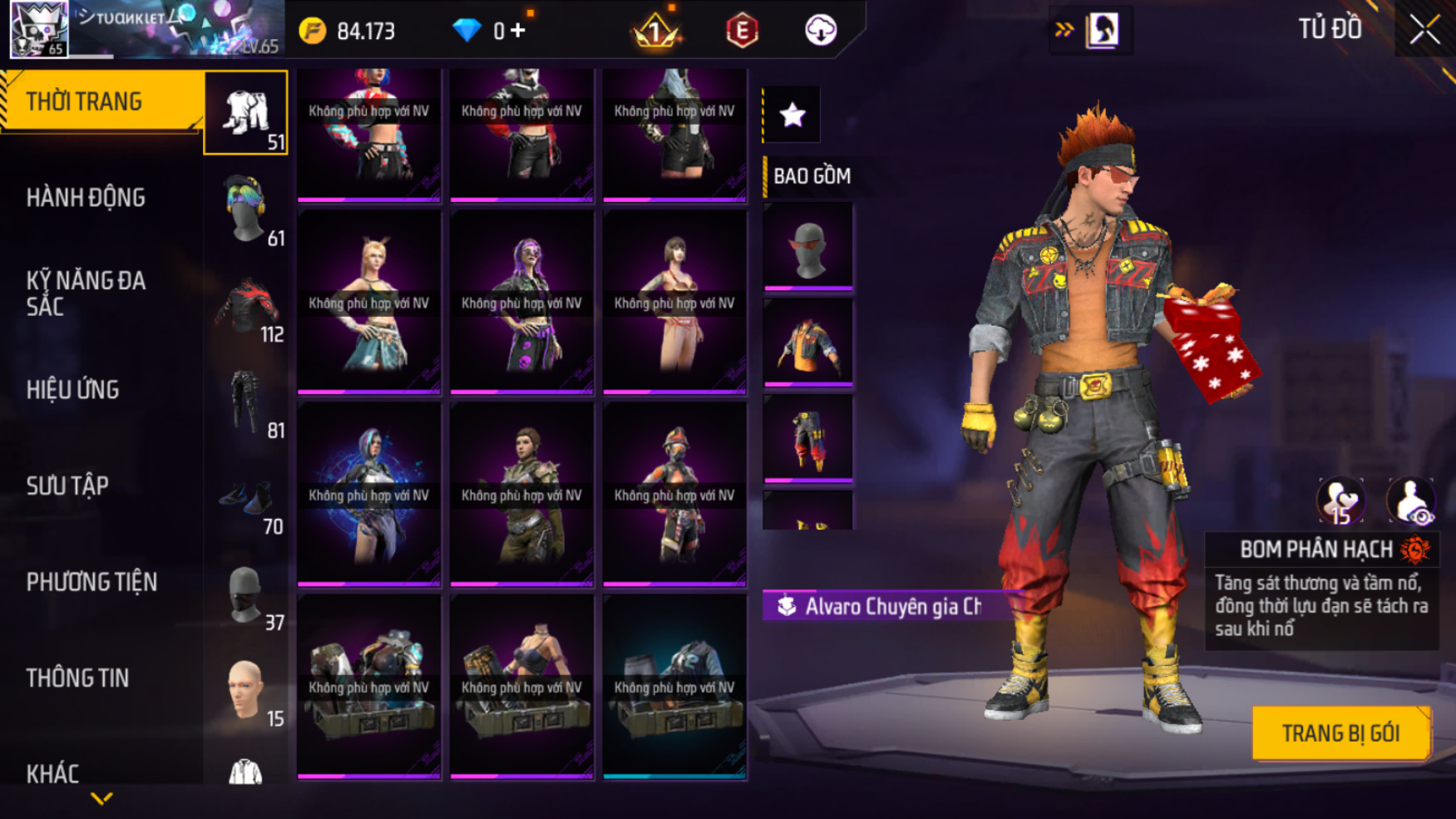Equip the bundle with Trang Bị Gói
1456x819 pixels.
point(1340,733)
